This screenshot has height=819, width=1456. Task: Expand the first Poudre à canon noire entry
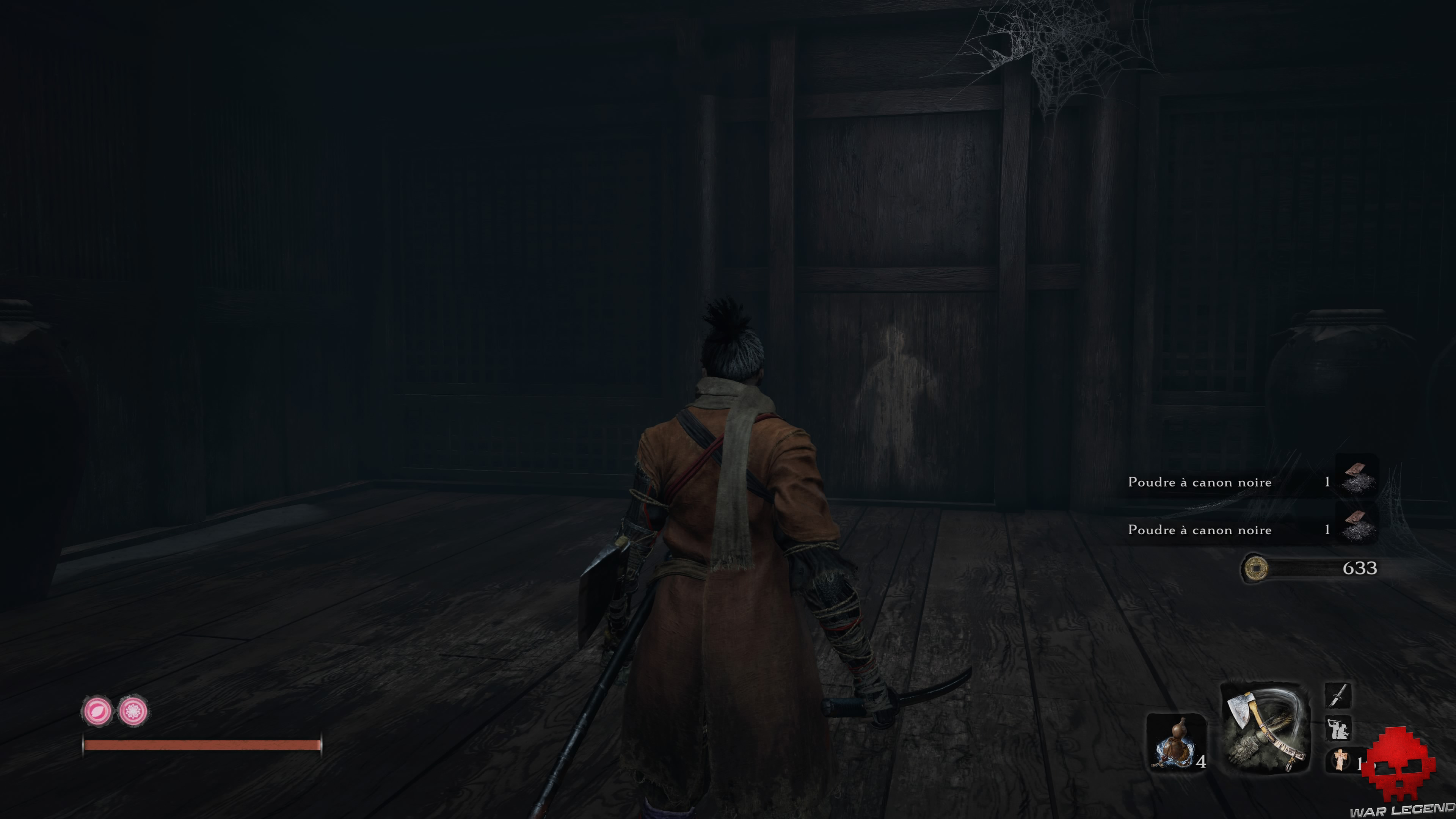[x=1244, y=482]
